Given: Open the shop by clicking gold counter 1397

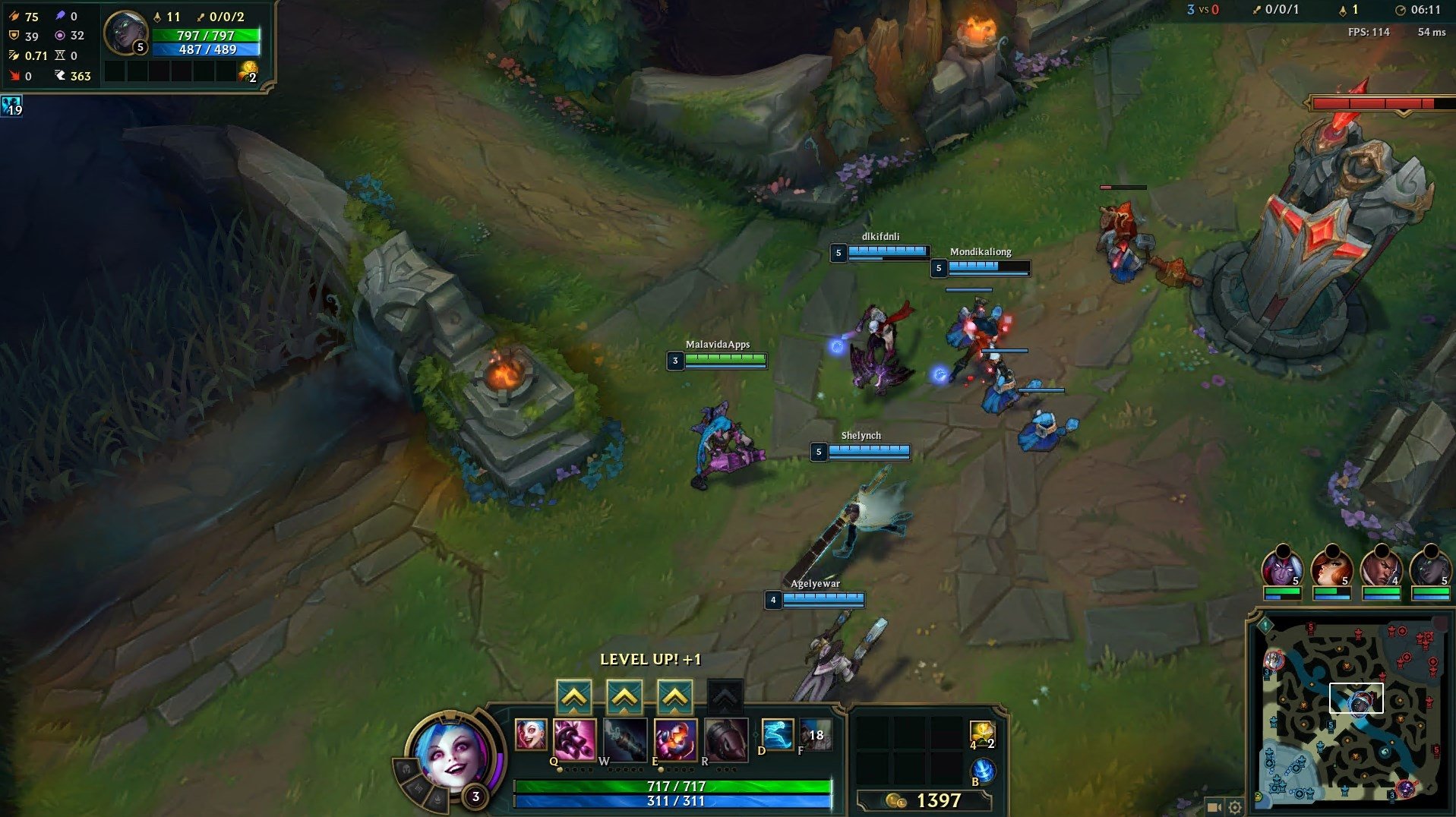Looking at the screenshot, I should point(940,799).
